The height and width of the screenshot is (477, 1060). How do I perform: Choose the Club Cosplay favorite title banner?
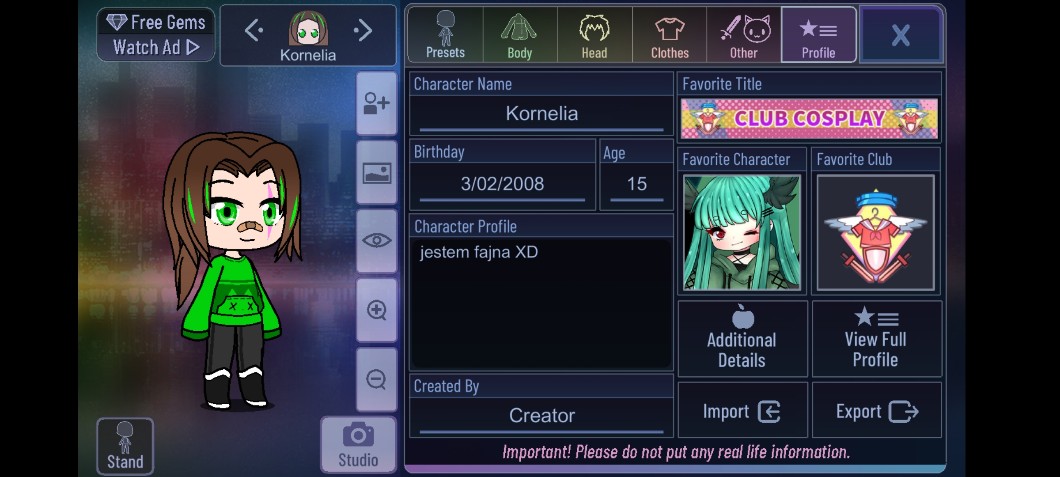click(x=809, y=118)
